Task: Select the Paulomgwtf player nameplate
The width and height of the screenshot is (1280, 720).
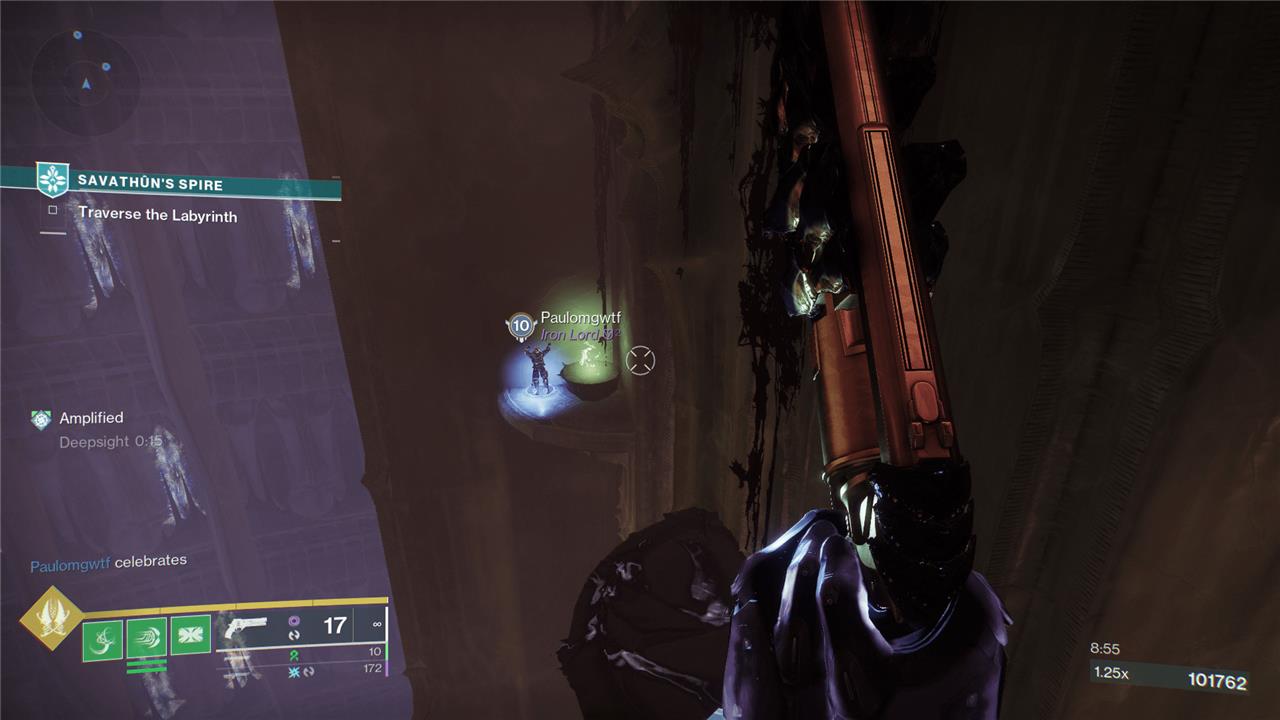Action: tap(580, 318)
